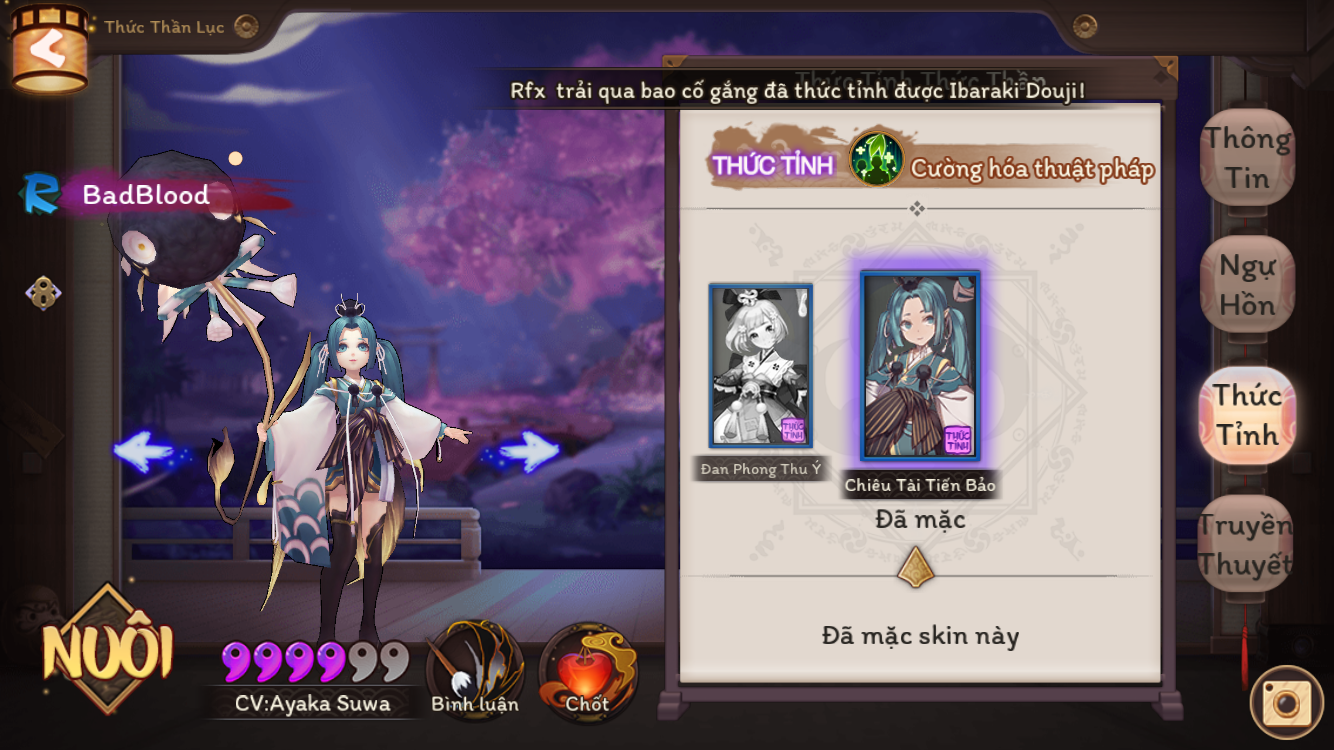
Task: Switch to the Thông Tin tab
Action: (x=1246, y=158)
